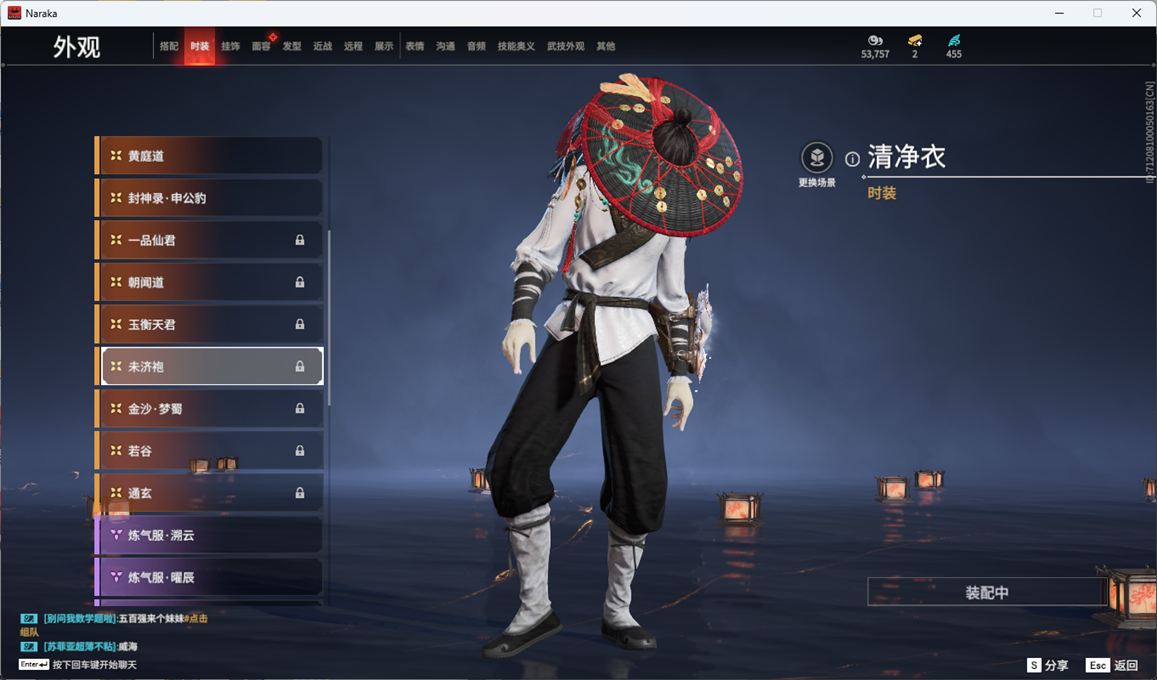Screen dimensions: 1157x680
Task: Pick the 金沙·梦蜀 outfit
Action: tap(210, 408)
